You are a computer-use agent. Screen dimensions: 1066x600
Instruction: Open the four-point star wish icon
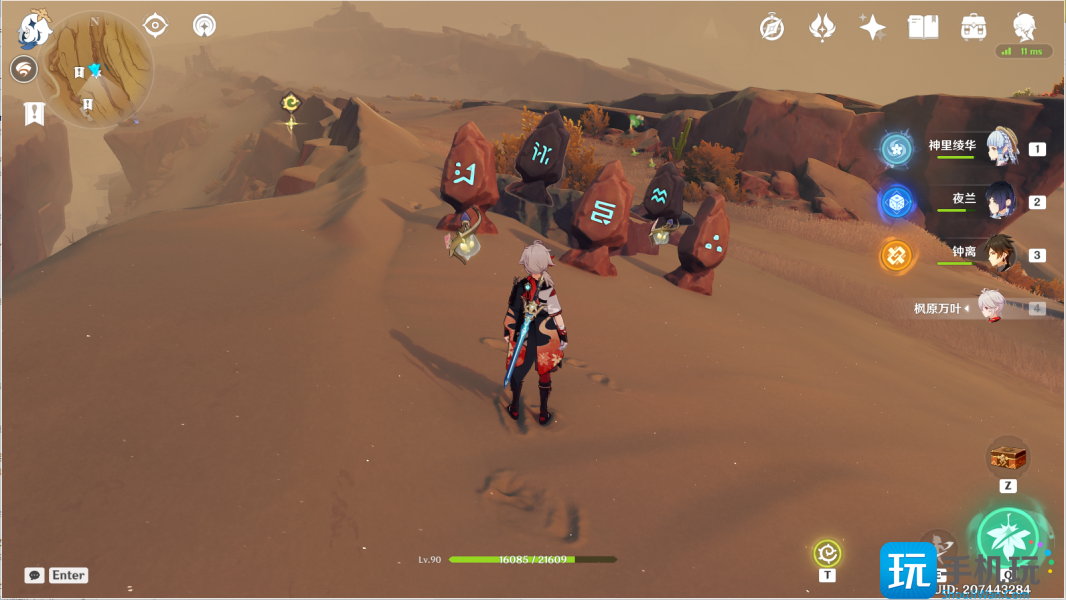tap(872, 28)
